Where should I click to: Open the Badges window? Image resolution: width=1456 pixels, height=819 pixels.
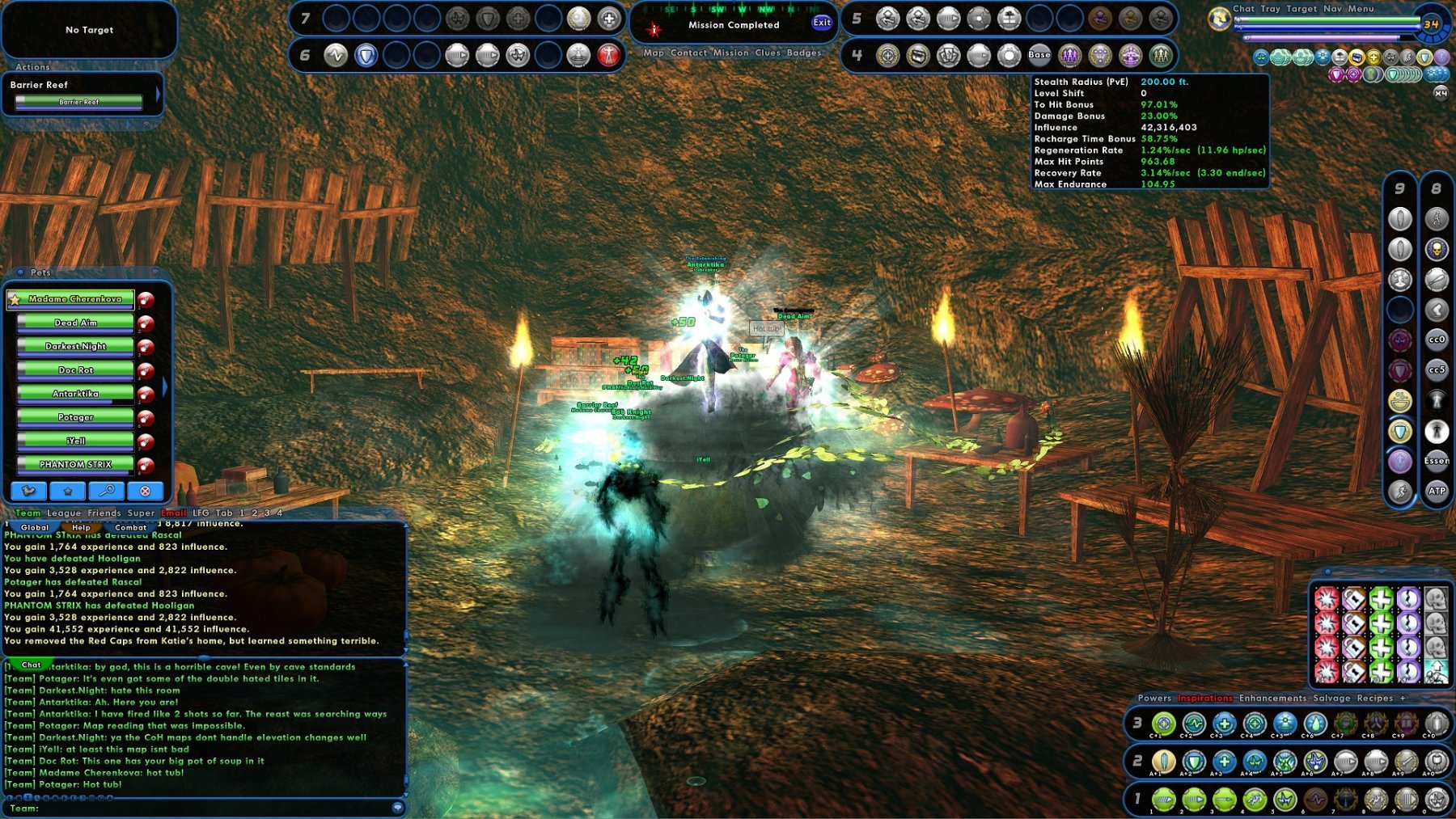pyautogui.click(x=804, y=53)
